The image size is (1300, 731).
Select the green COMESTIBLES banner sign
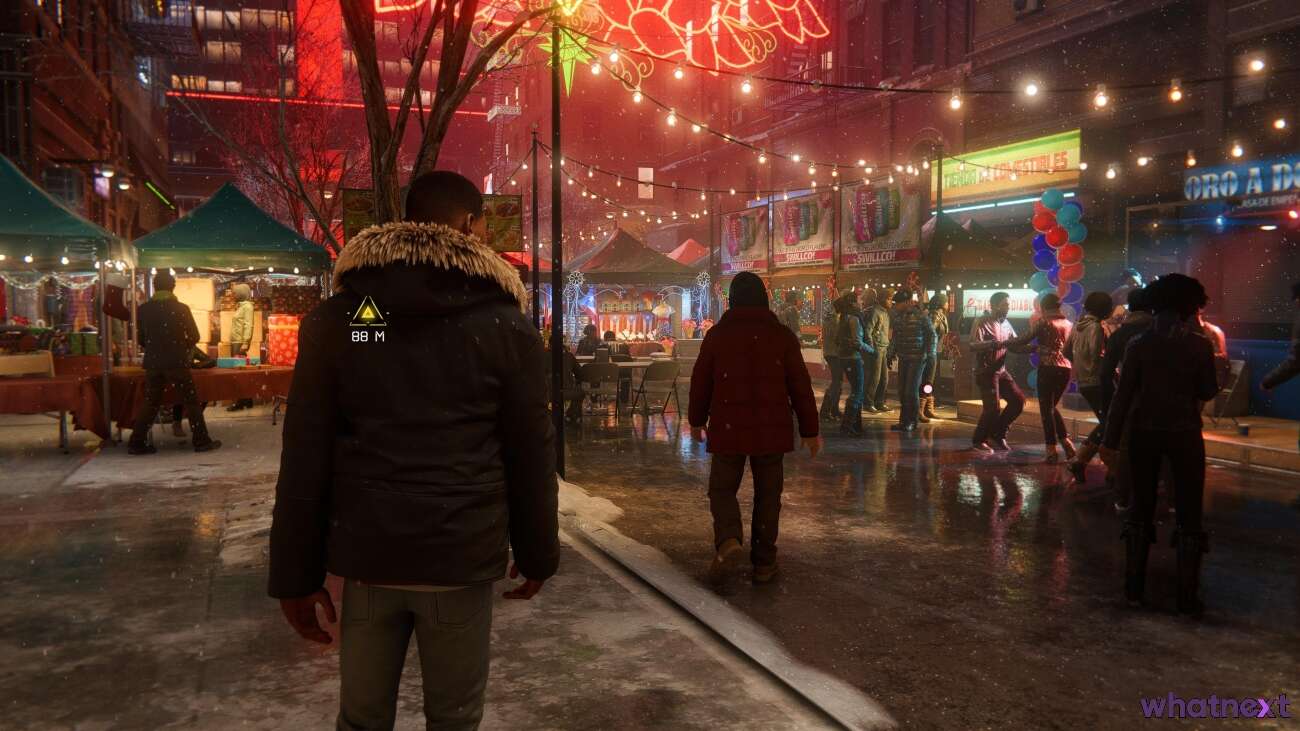point(1005,160)
